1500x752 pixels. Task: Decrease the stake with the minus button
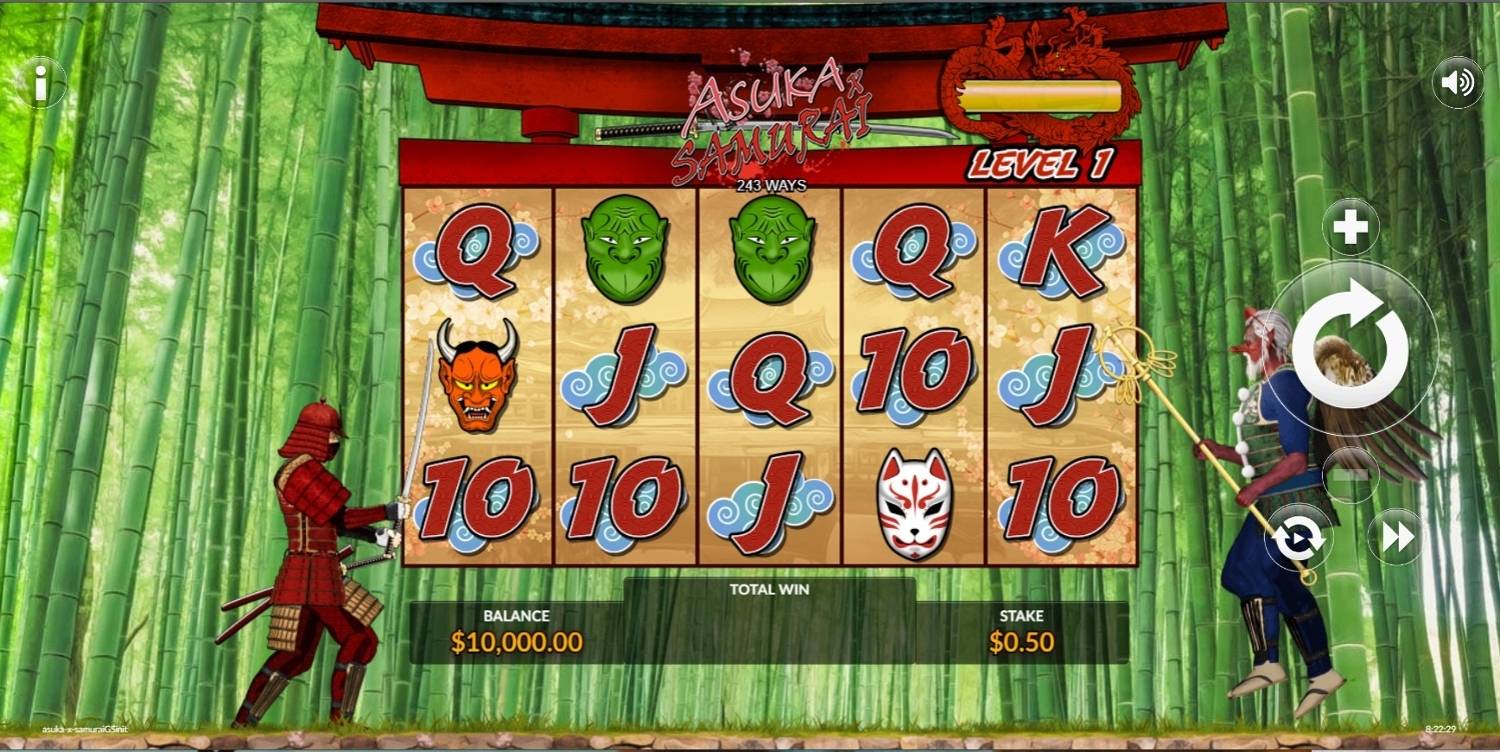pos(1350,475)
